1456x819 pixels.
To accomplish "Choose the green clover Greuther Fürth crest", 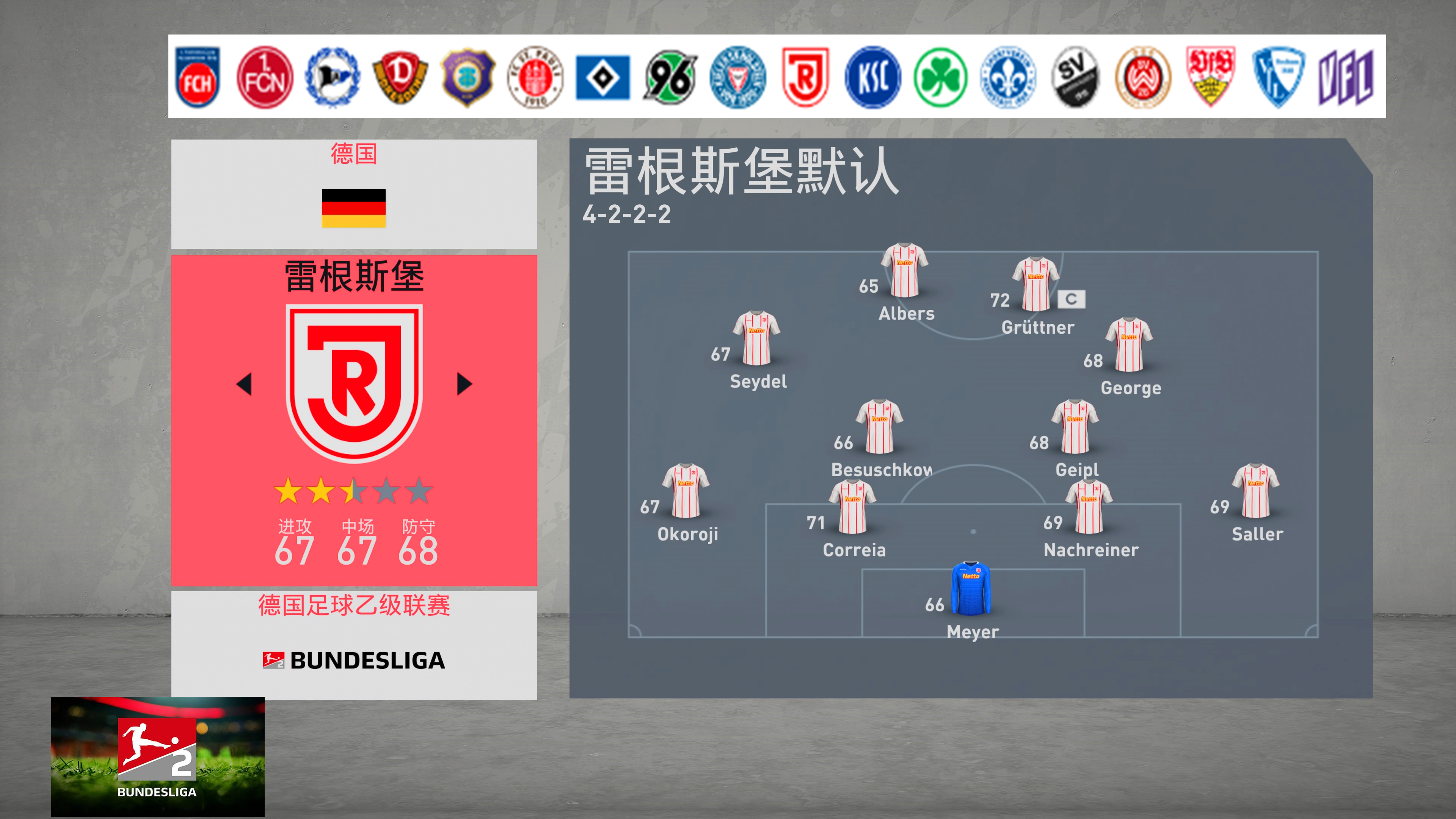I will click(x=940, y=77).
